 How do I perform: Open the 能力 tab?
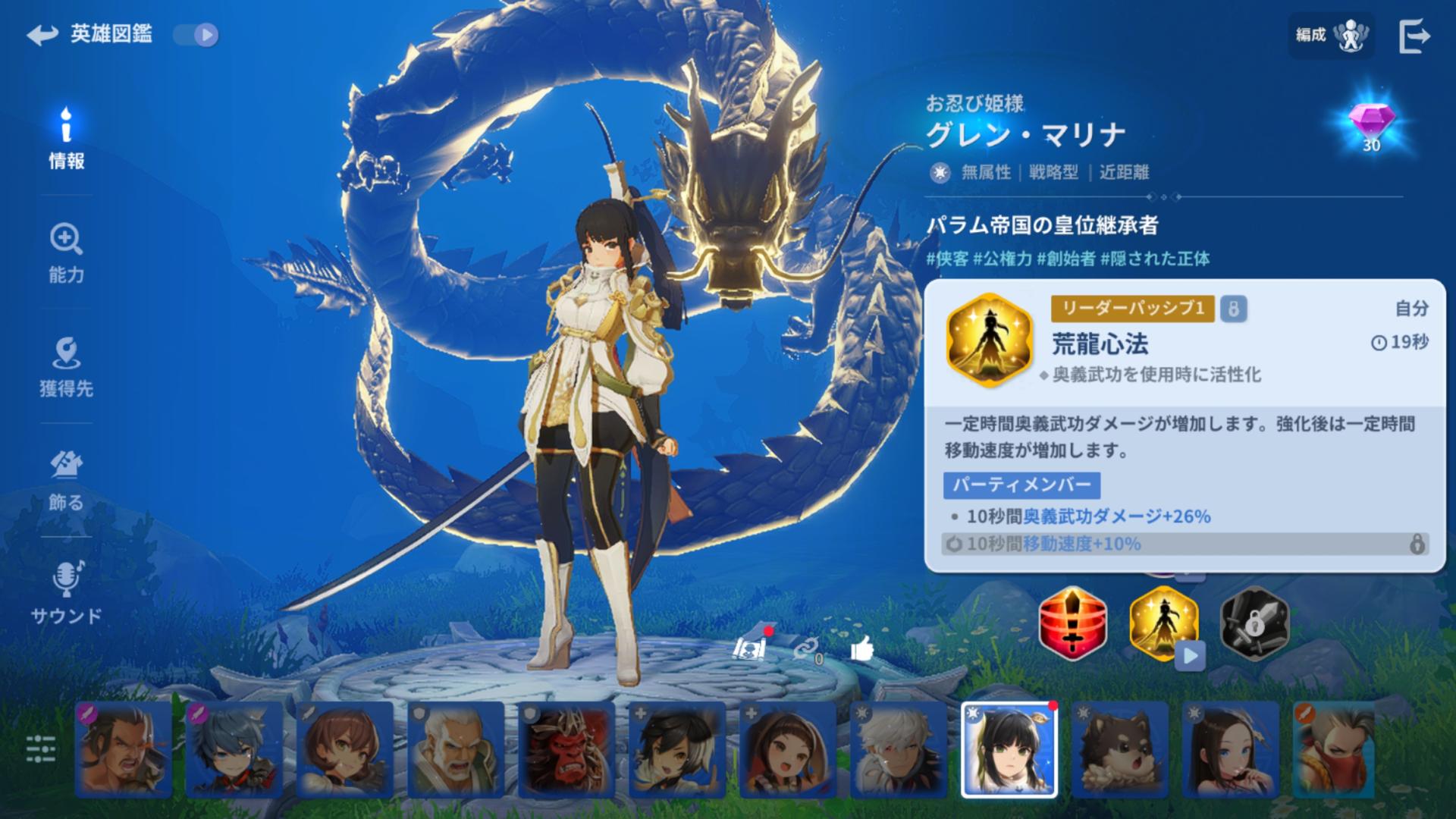click(67, 253)
